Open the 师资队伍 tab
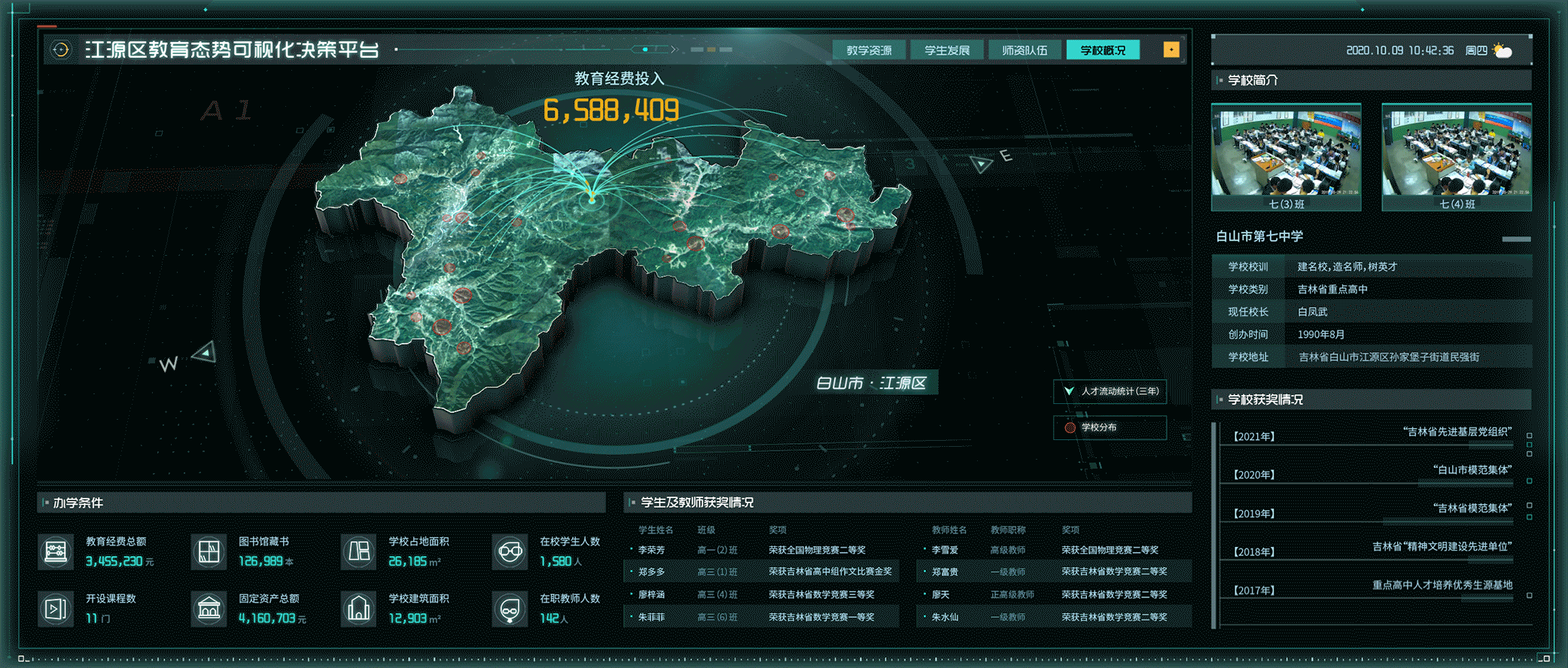The height and width of the screenshot is (668, 1568). click(x=1024, y=49)
